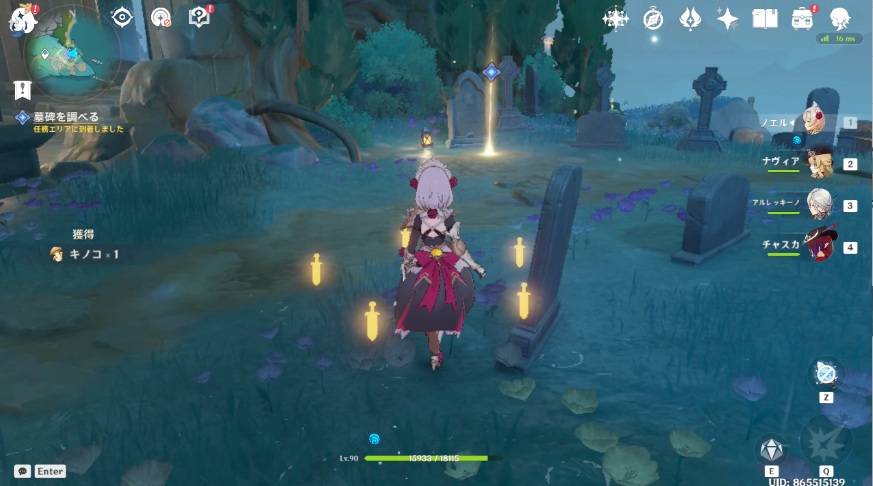873x486 pixels.
Task: Open the winged battle pass icon
Action: (690, 19)
